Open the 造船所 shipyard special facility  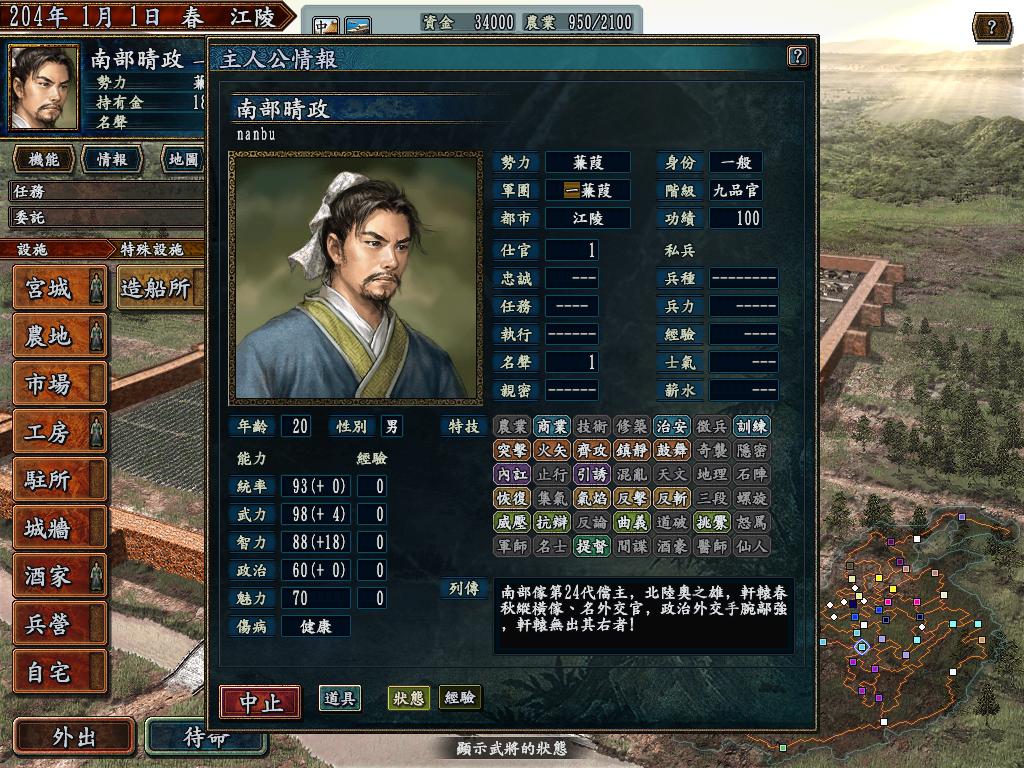pos(157,288)
